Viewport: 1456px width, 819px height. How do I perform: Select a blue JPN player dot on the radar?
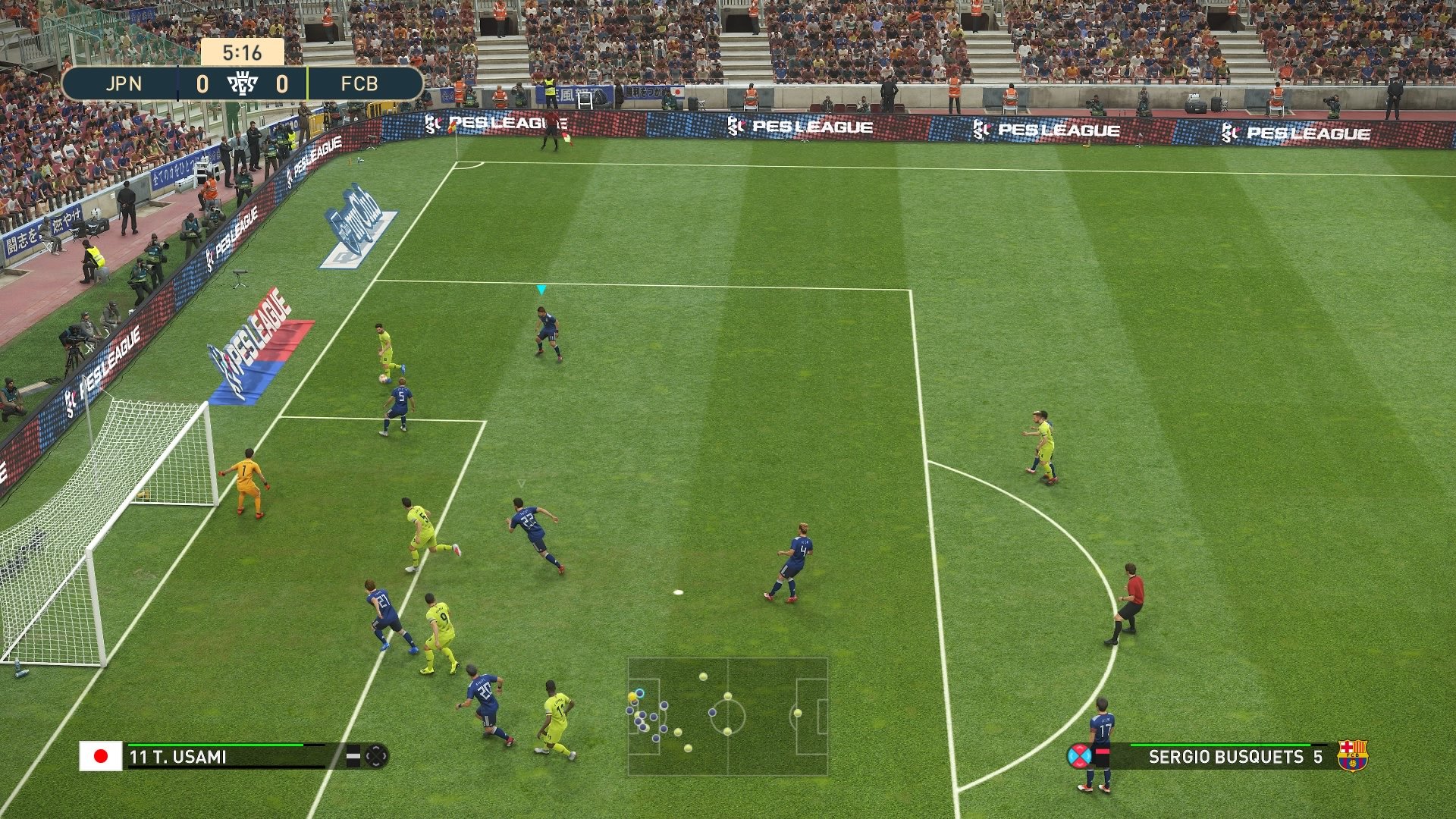click(713, 712)
